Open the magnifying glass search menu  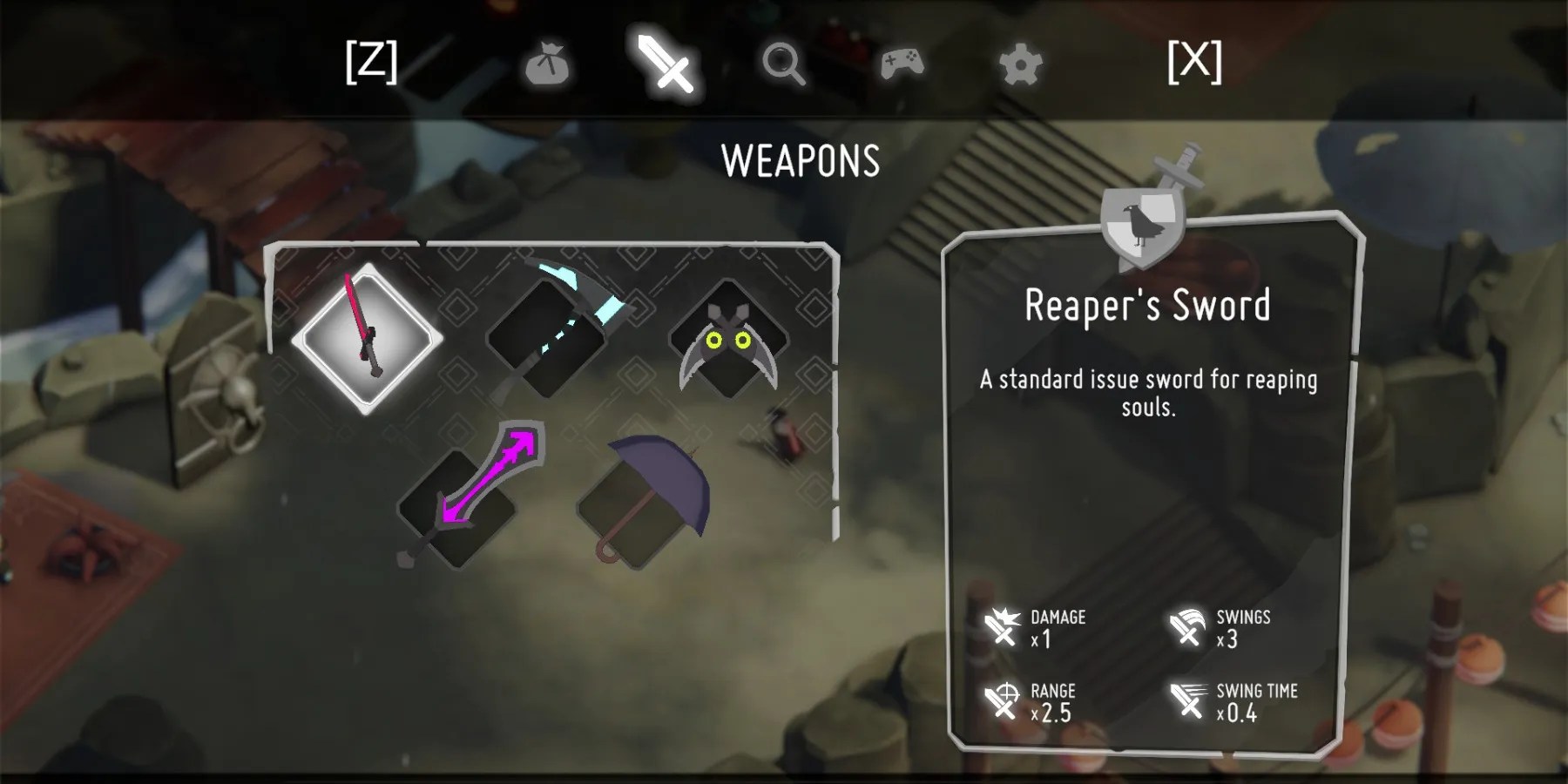pyautogui.click(x=785, y=64)
